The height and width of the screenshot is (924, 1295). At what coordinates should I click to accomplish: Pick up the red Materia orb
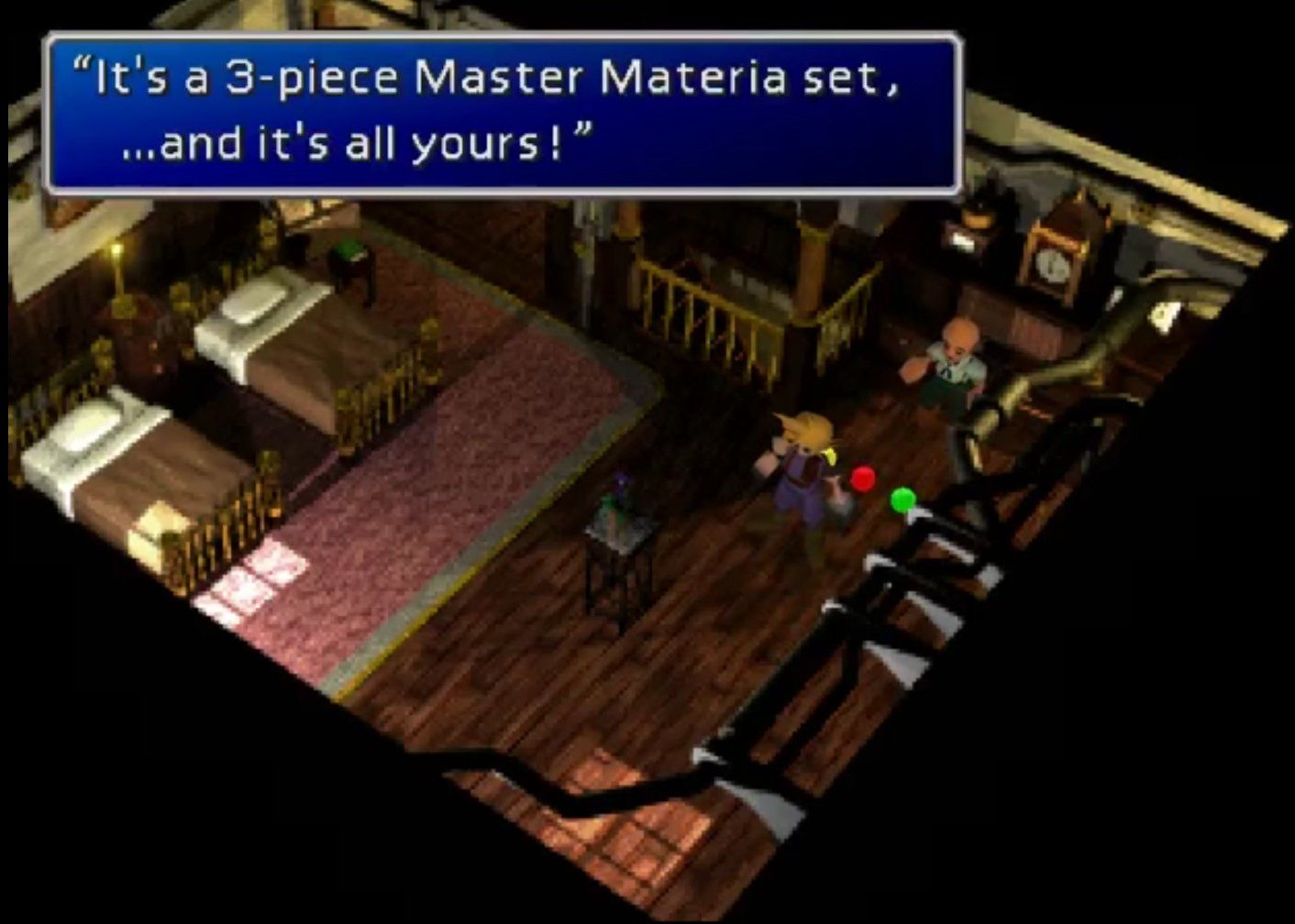(x=860, y=477)
